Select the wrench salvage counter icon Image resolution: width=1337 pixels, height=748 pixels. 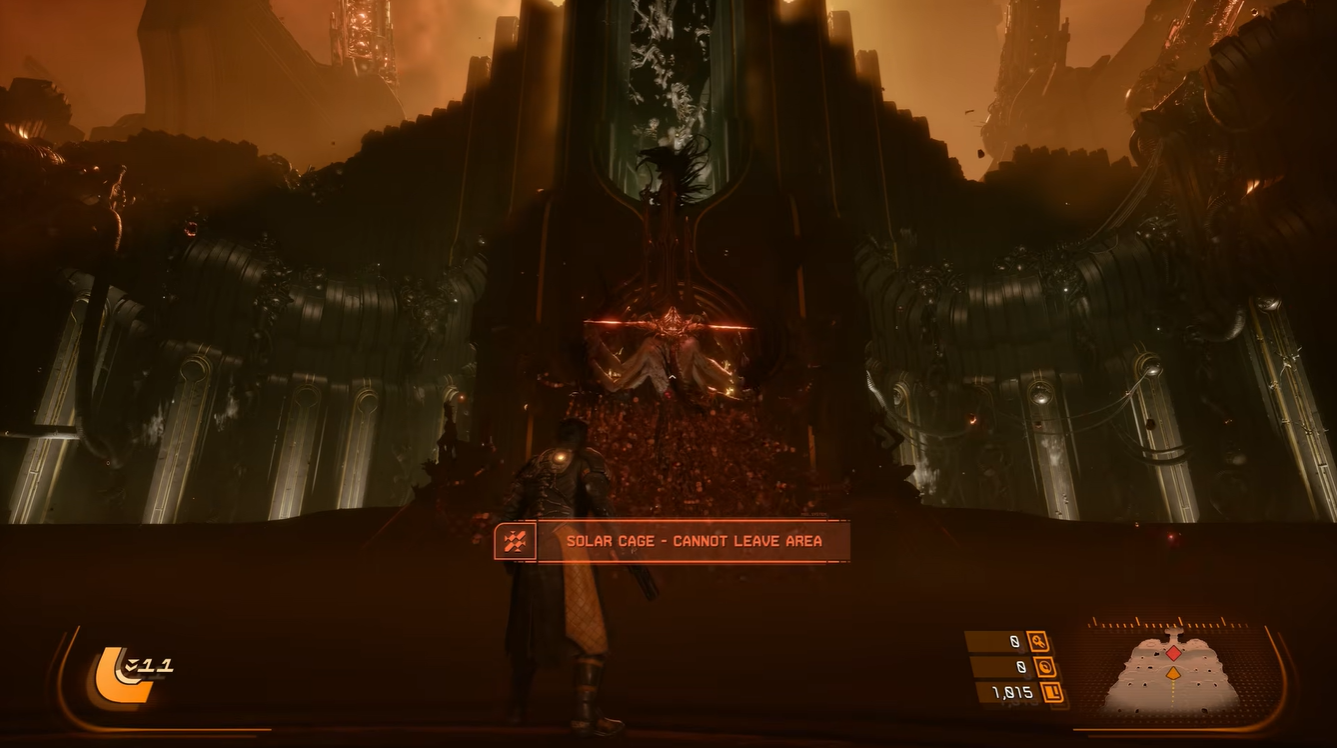pos(1040,642)
